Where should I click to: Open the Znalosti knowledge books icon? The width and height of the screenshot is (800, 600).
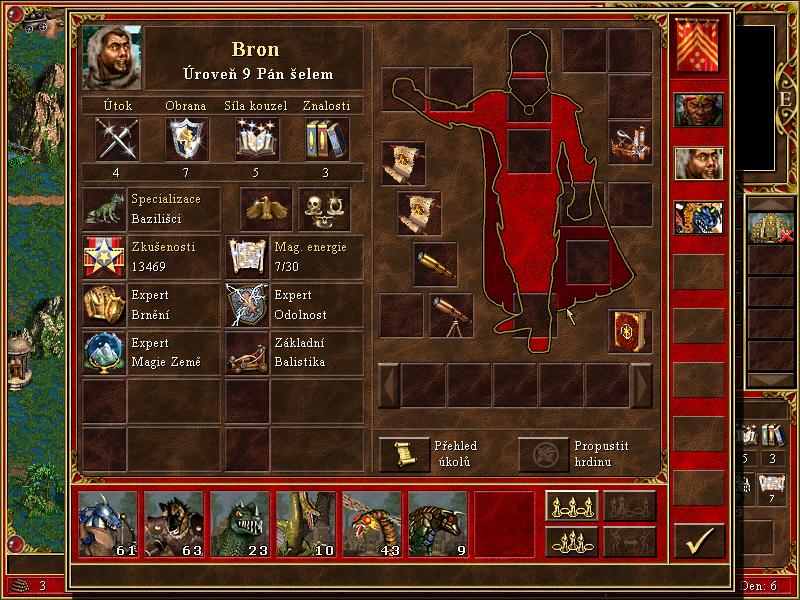[326, 138]
